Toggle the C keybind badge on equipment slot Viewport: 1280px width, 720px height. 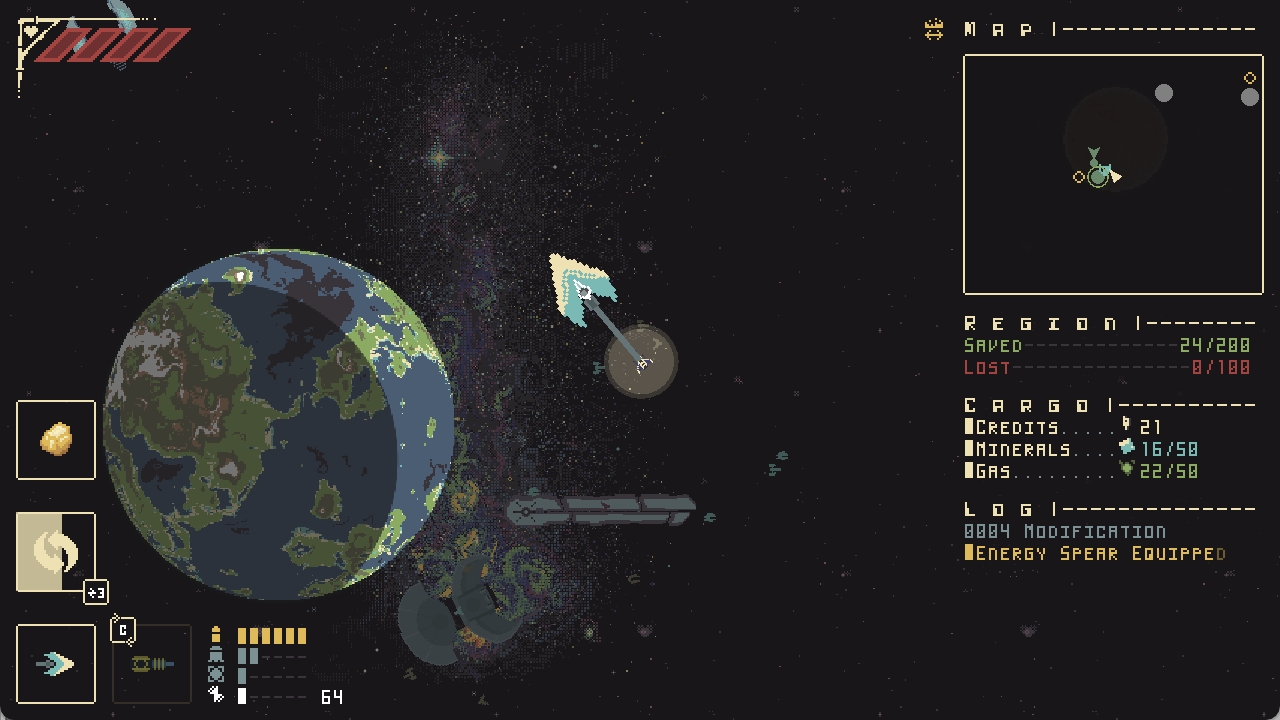pyautogui.click(x=123, y=628)
